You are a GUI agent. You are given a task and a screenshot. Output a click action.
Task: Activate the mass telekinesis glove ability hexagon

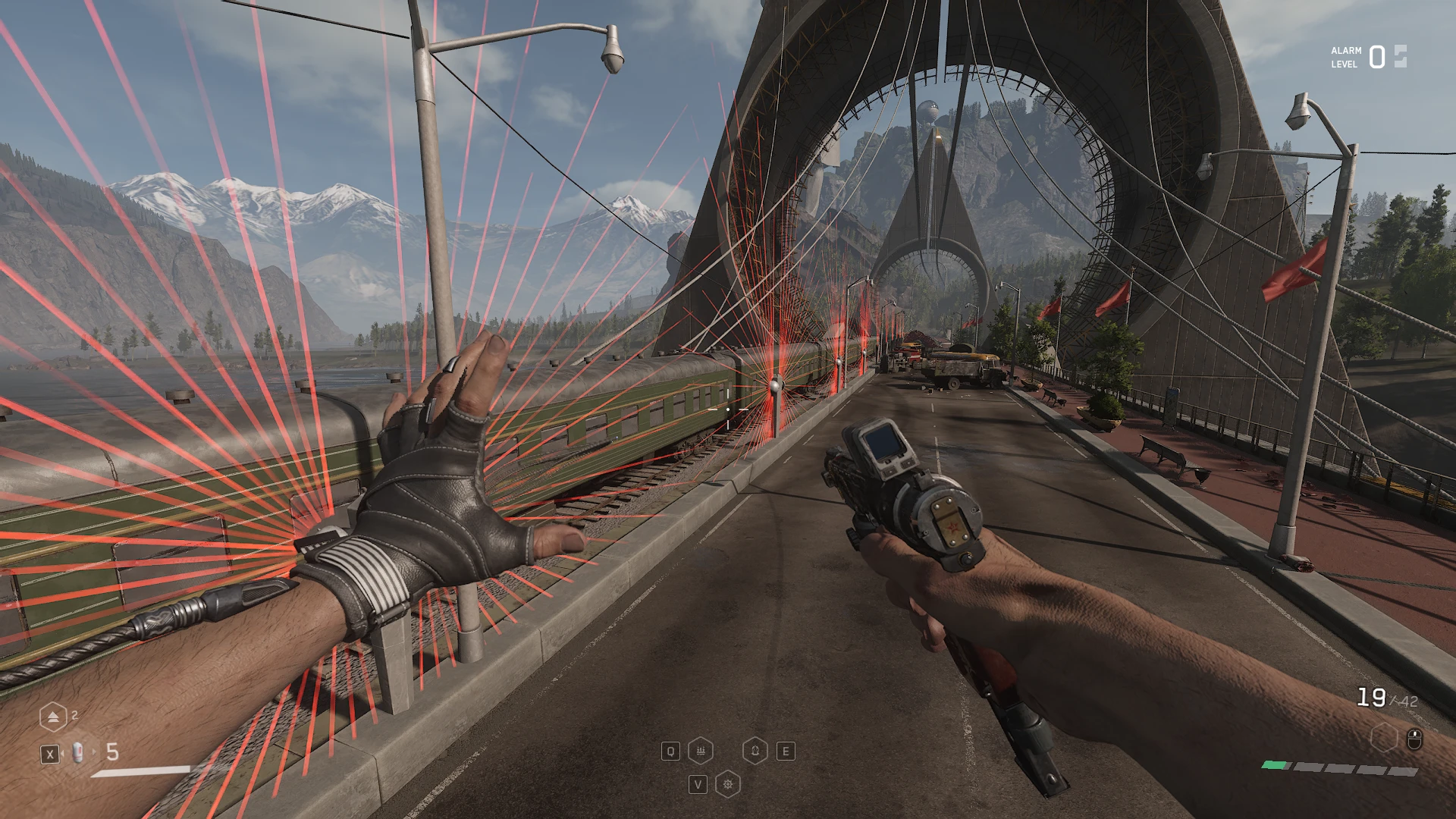(x=700, y=751)
